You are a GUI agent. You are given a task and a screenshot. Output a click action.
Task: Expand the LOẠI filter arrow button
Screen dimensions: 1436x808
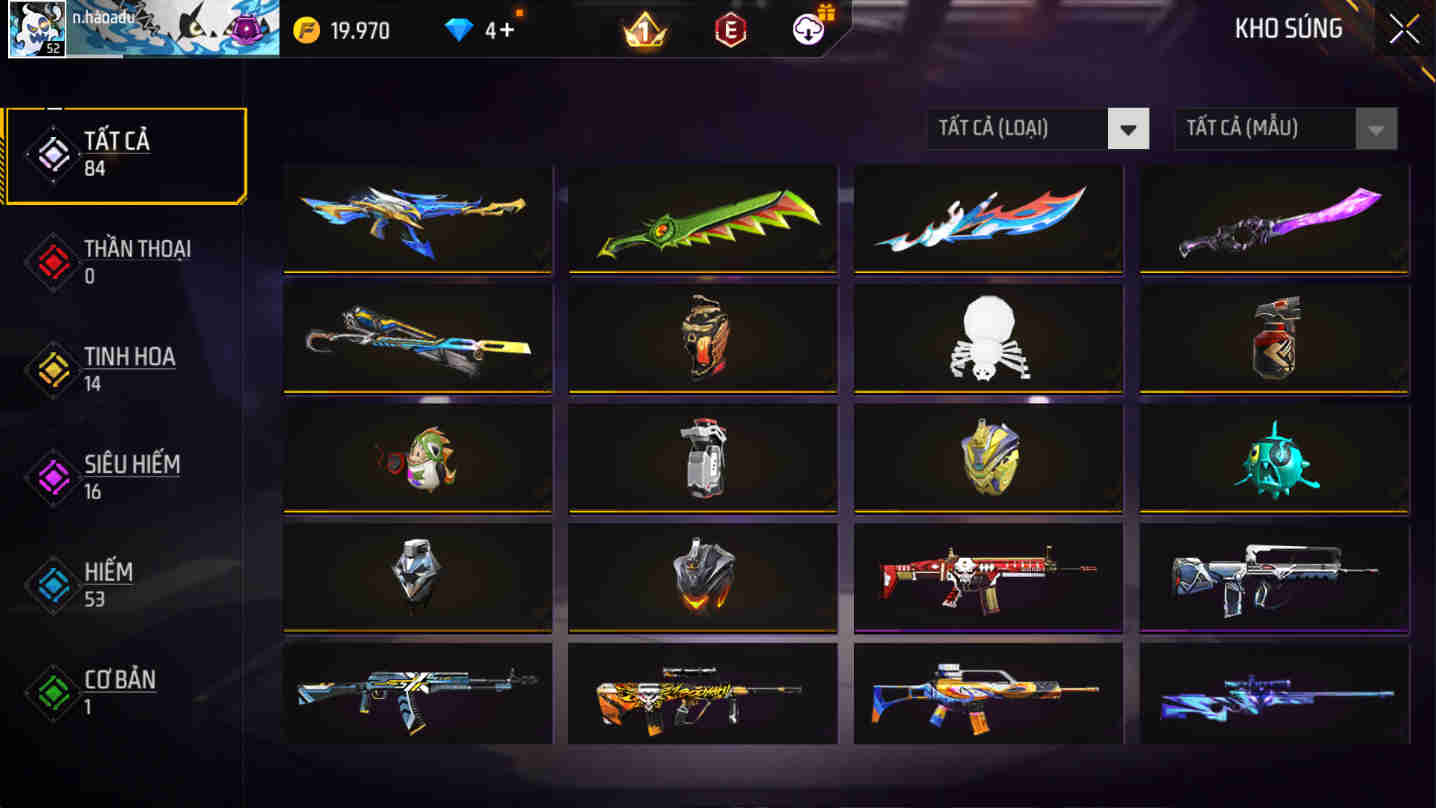tap(1128, 128)
